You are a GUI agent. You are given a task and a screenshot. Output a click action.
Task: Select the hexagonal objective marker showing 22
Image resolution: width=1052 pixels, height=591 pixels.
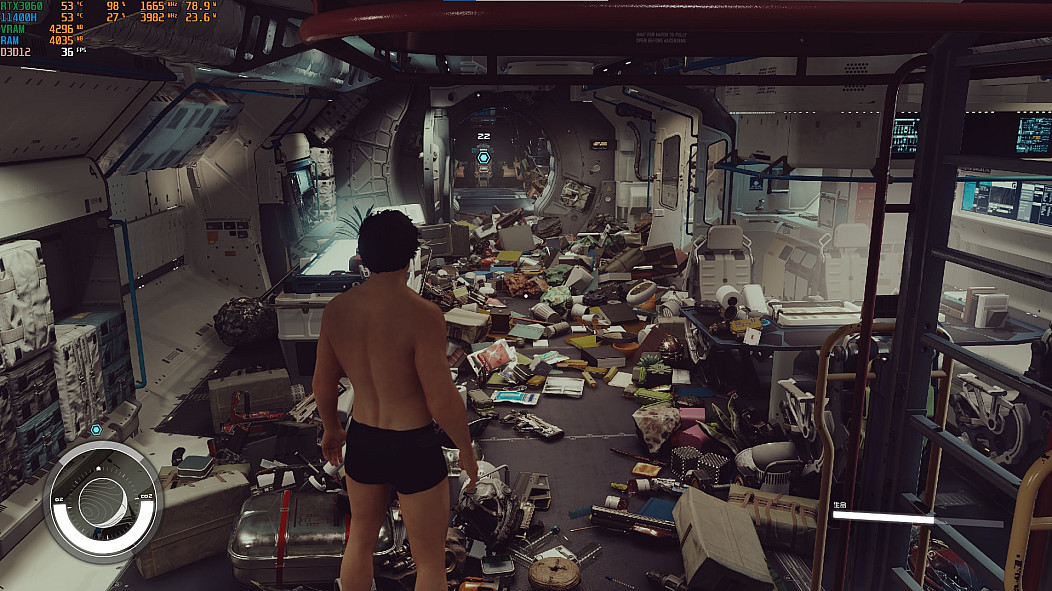[484, 157]
